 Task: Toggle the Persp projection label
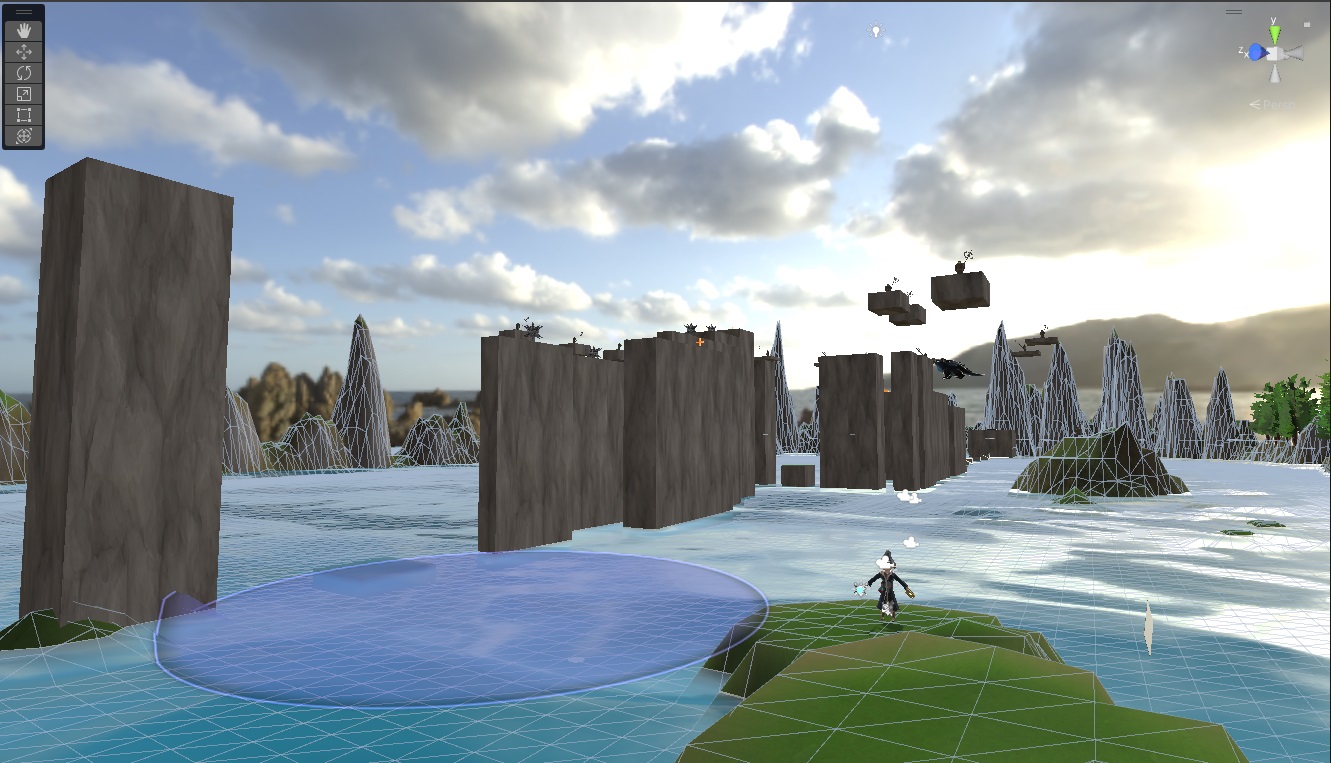coord(1272,104)
